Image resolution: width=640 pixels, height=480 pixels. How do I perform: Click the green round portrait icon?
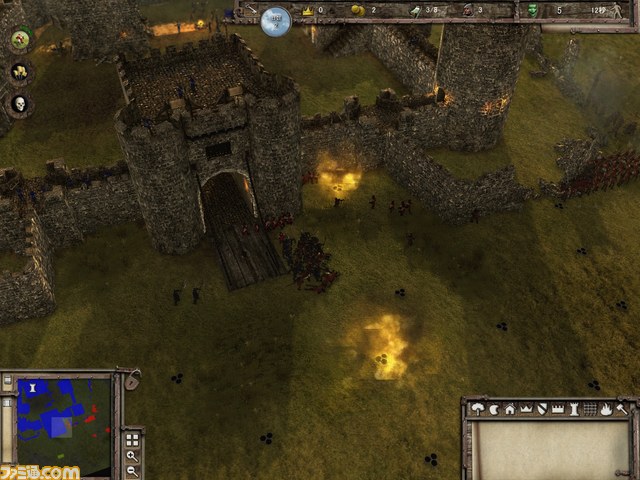point(19,40)
